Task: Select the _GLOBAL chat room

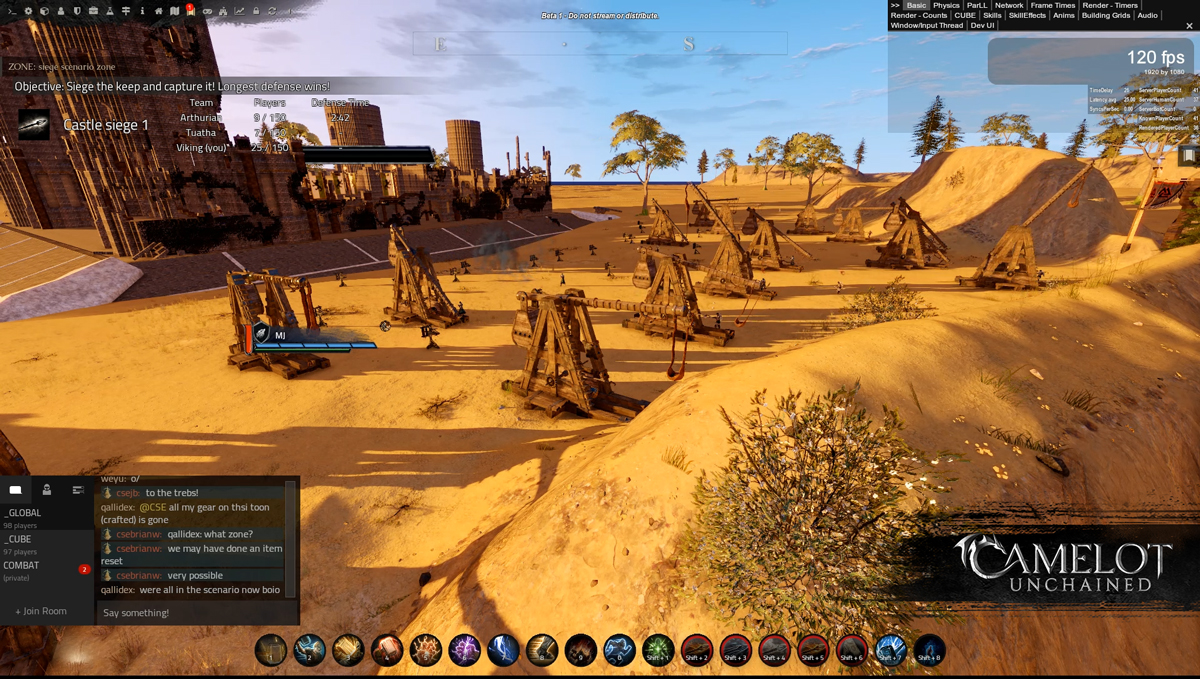Action: (x=24, y=513)
